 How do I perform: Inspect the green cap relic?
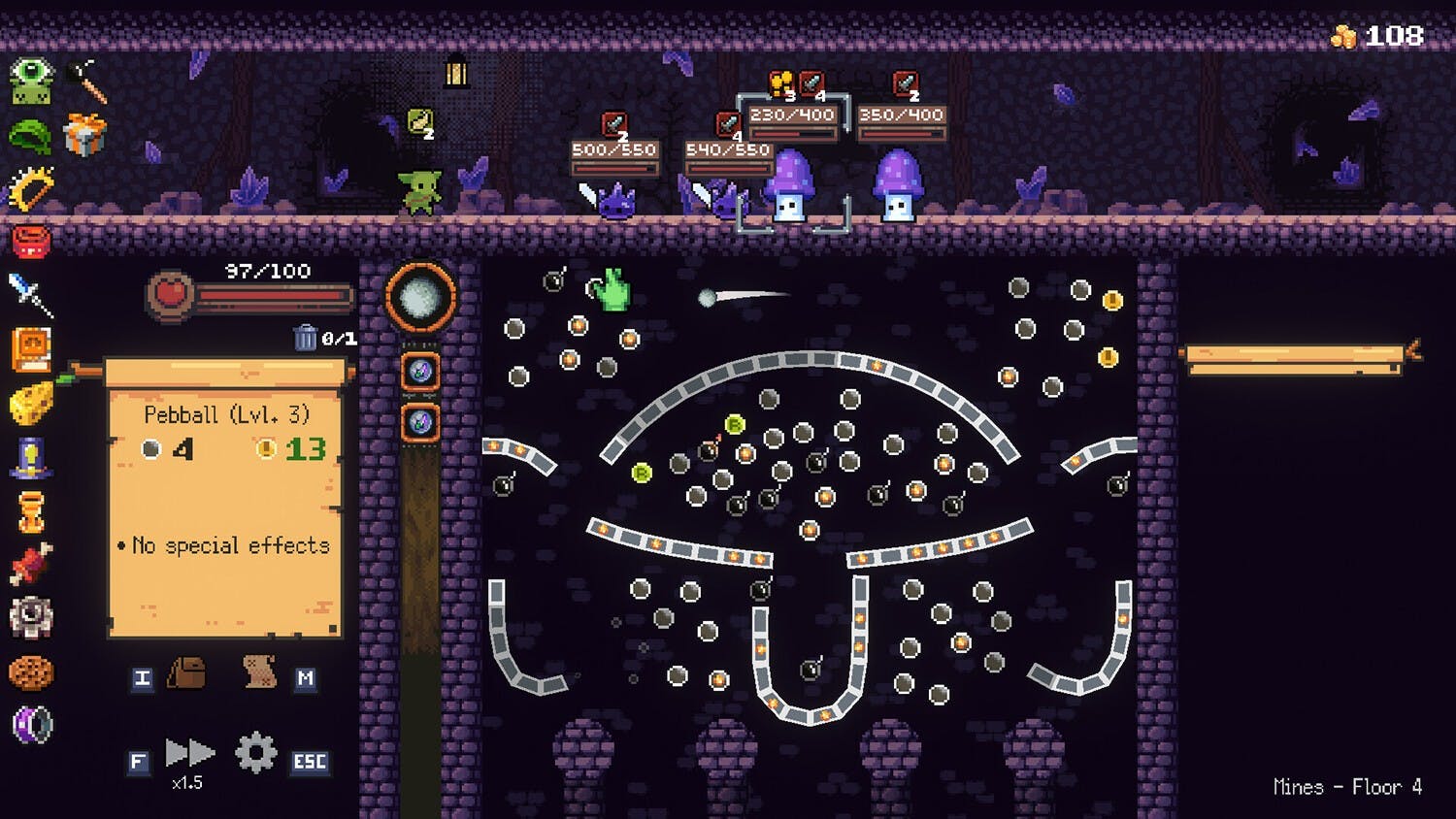pos(30,135)
